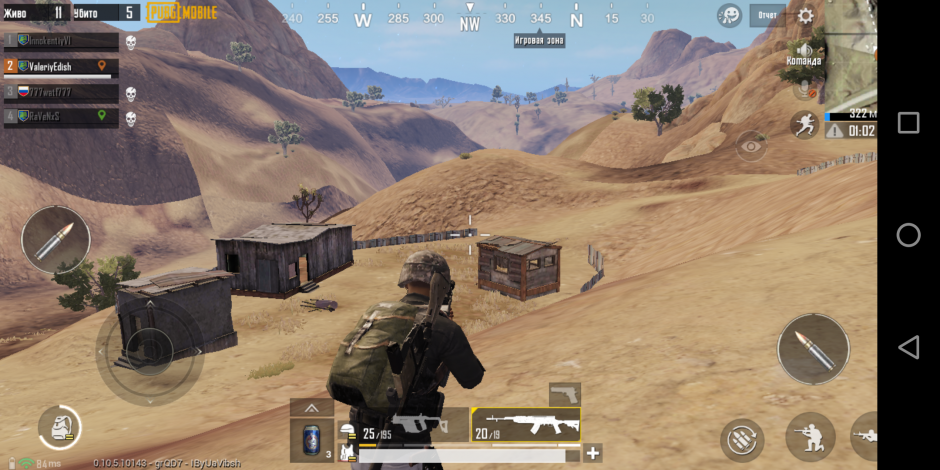This screenshot has height=470, width=940.
Task: Select the submachine gun slot with 25 ammo
Action: point(408,425)
